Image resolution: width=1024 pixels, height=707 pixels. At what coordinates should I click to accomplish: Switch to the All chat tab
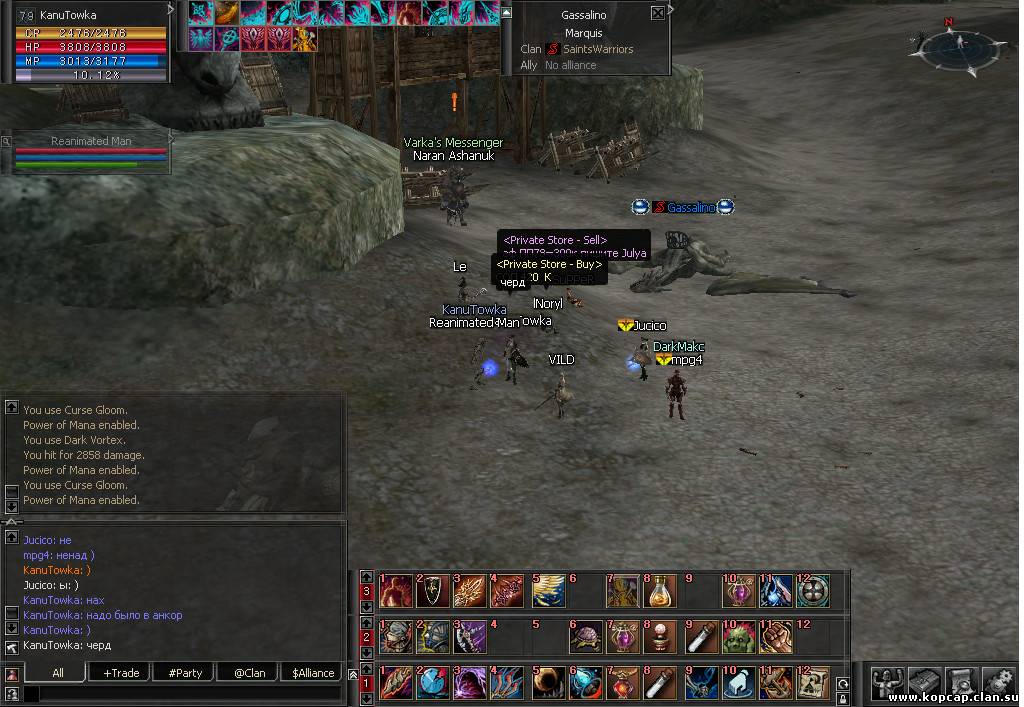(x=58, y=673)
